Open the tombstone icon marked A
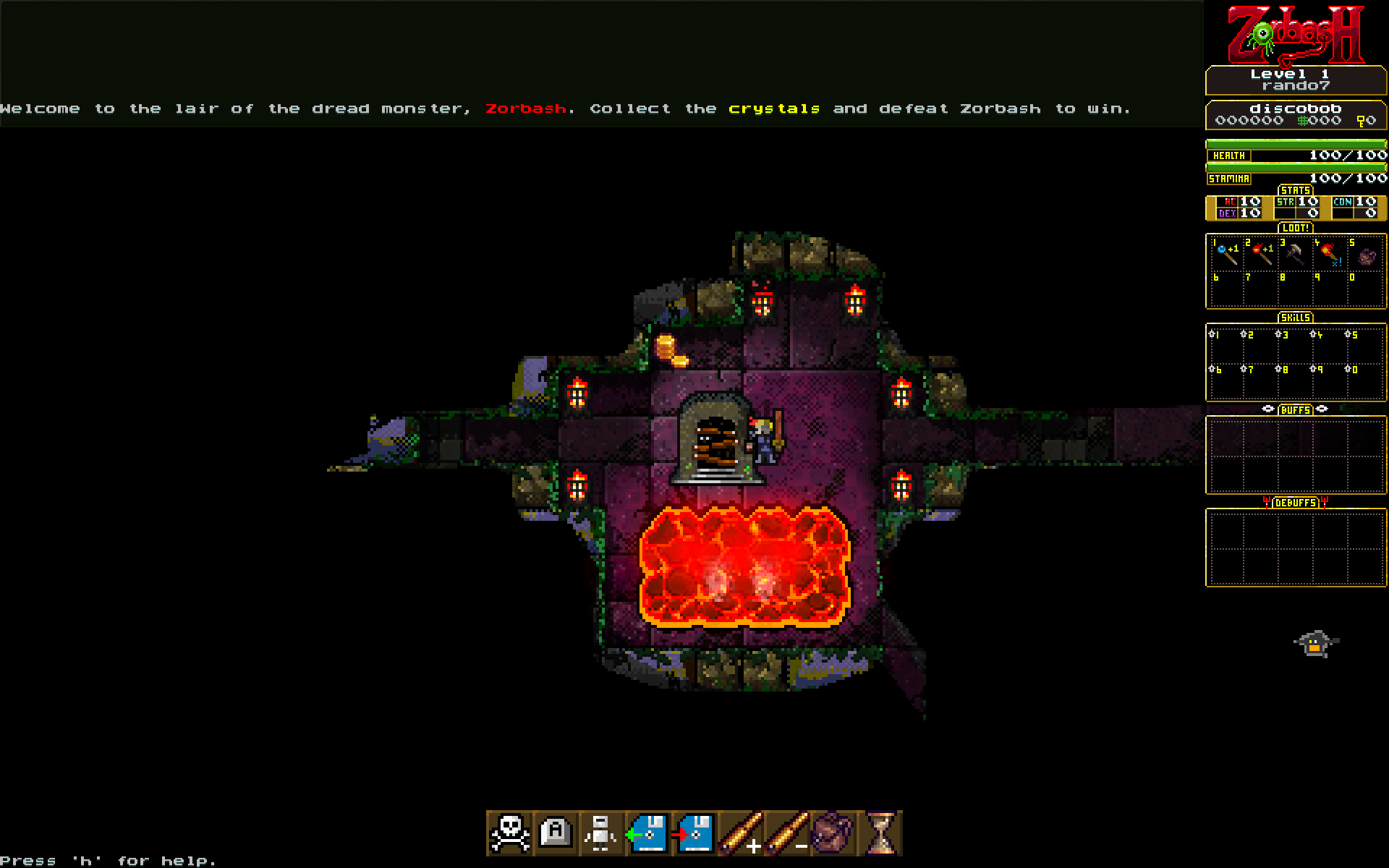Viewport: 1389px width, 868px height. point(556,833)
